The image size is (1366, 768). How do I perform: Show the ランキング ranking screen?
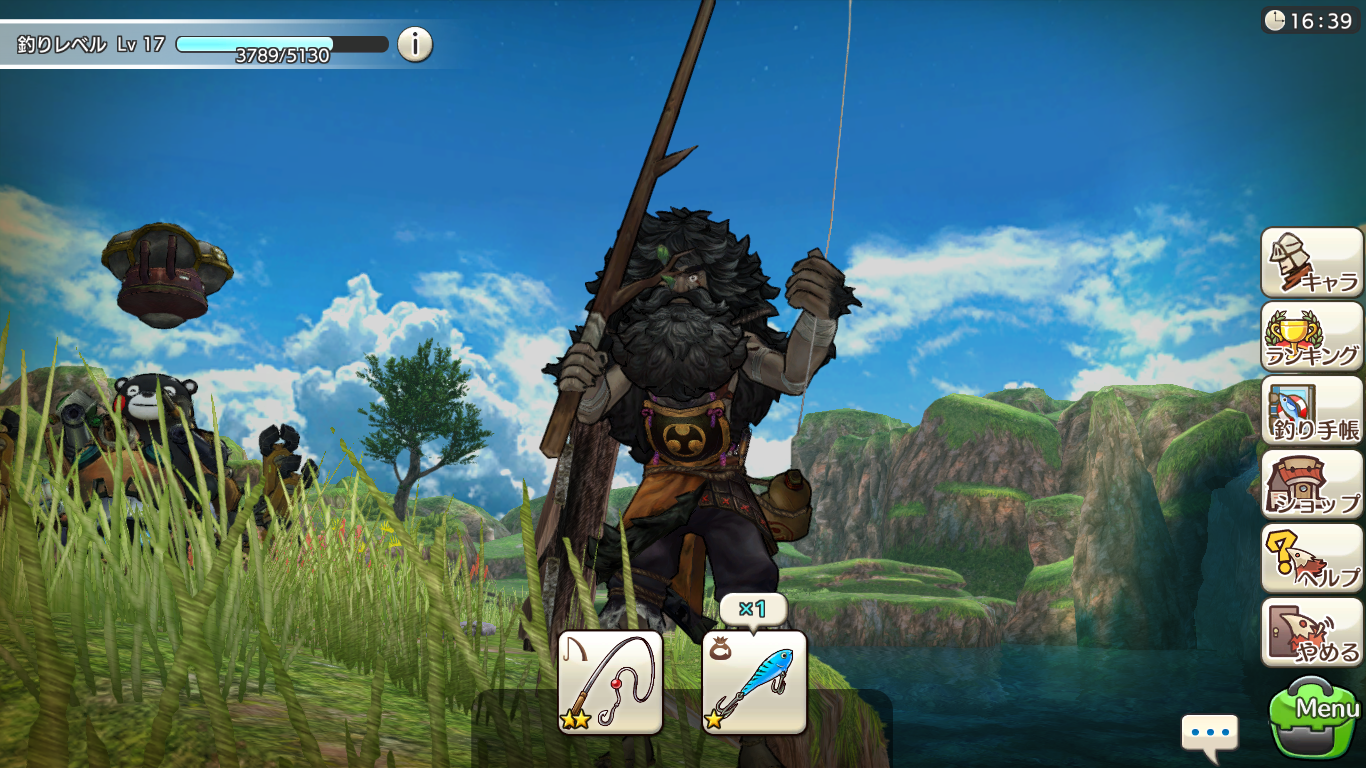pos(1312,336)
